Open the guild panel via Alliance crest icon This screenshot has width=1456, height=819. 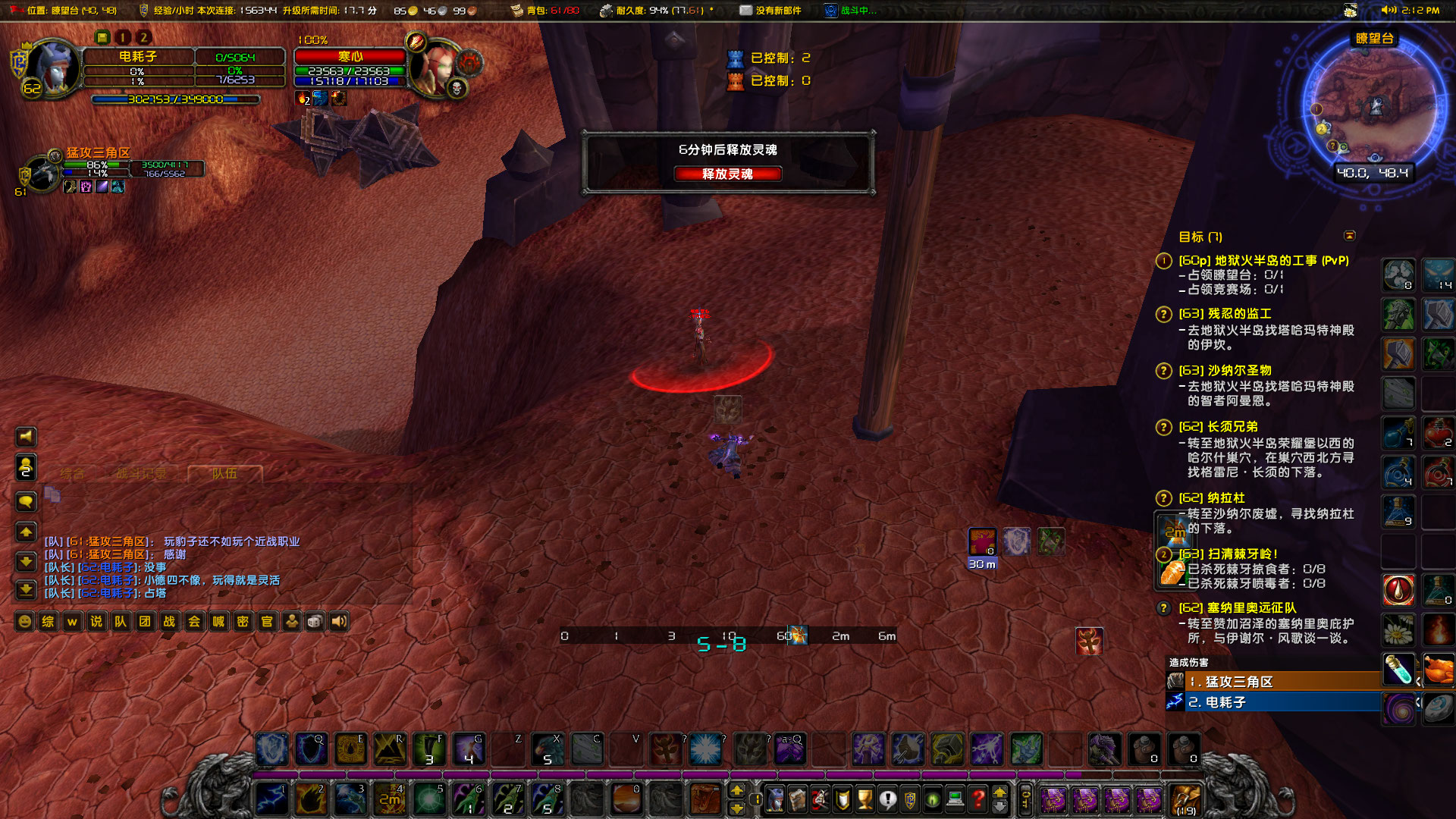pyautogui.click(x=910, y=800)
